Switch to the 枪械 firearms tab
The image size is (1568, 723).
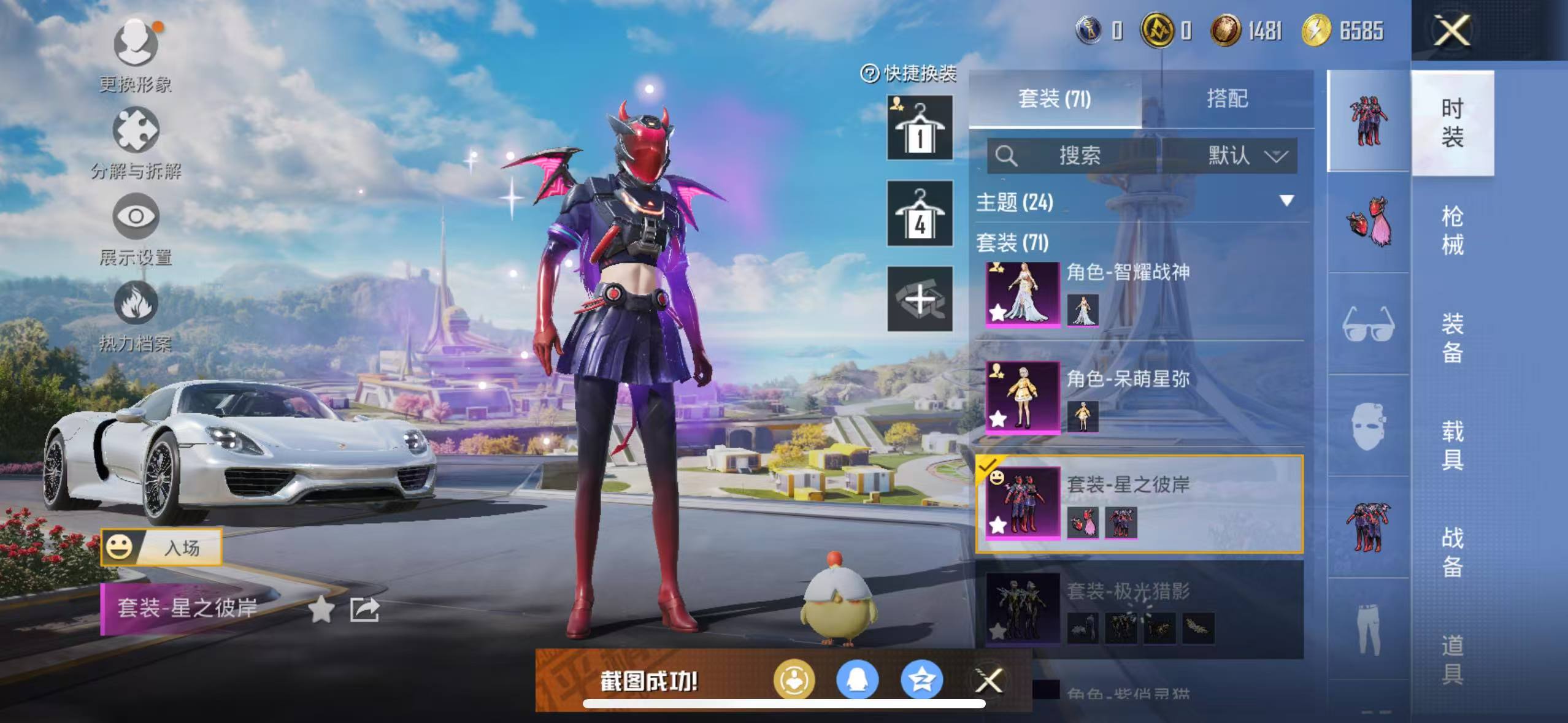coord(1452,231)
